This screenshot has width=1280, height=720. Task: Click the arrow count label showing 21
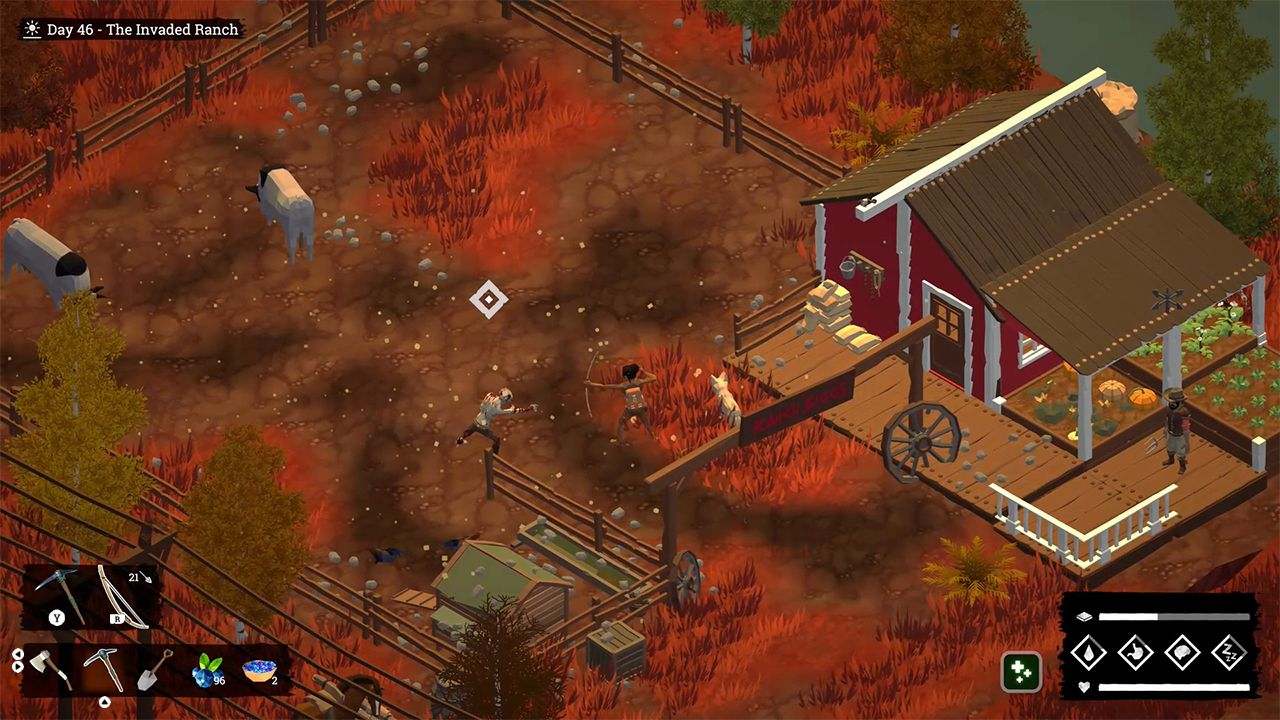click(134, 577)
